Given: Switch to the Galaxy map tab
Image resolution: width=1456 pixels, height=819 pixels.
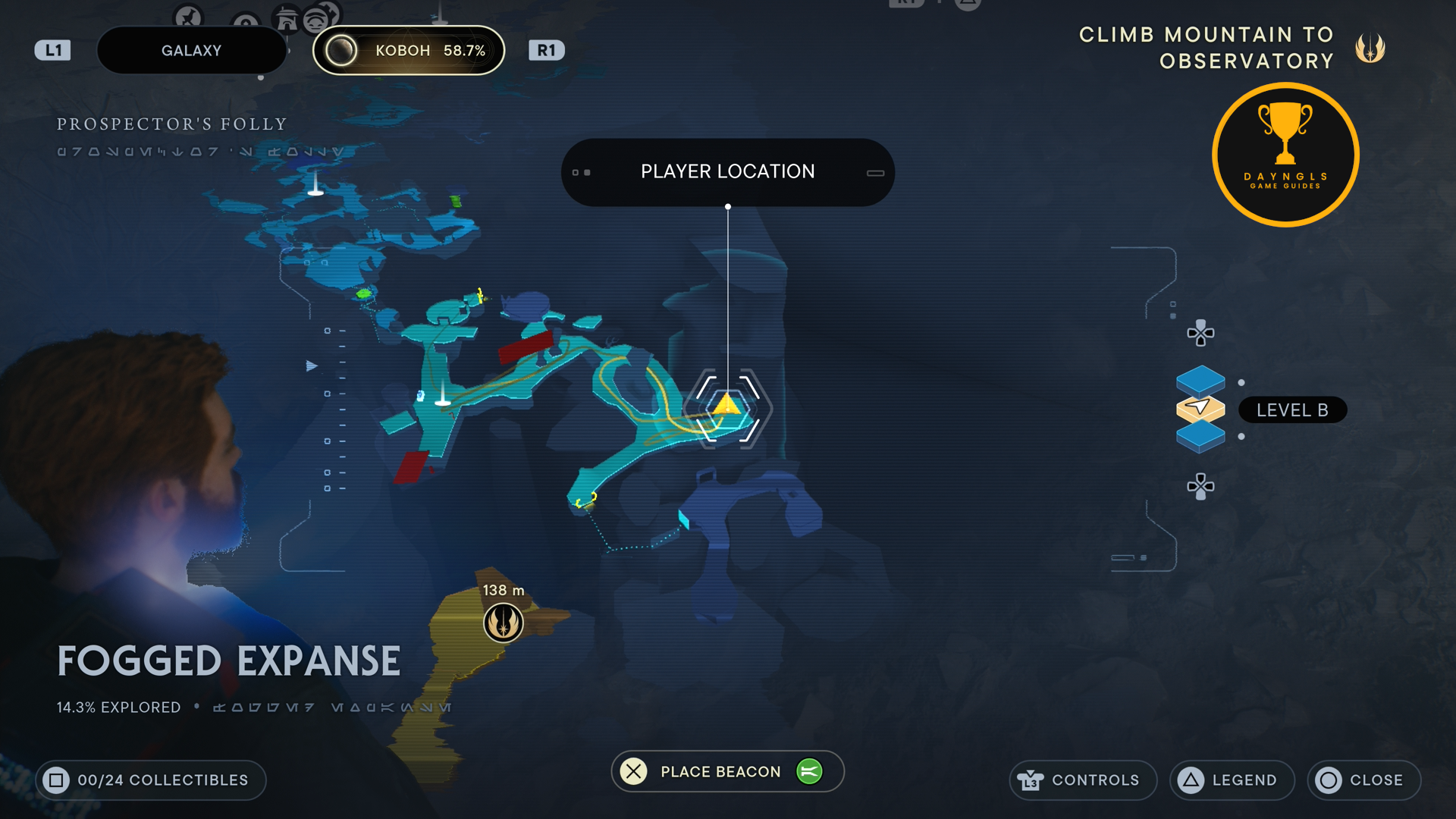Looking at the screenshot, I should pyautogui.click(x=191, y=51).
